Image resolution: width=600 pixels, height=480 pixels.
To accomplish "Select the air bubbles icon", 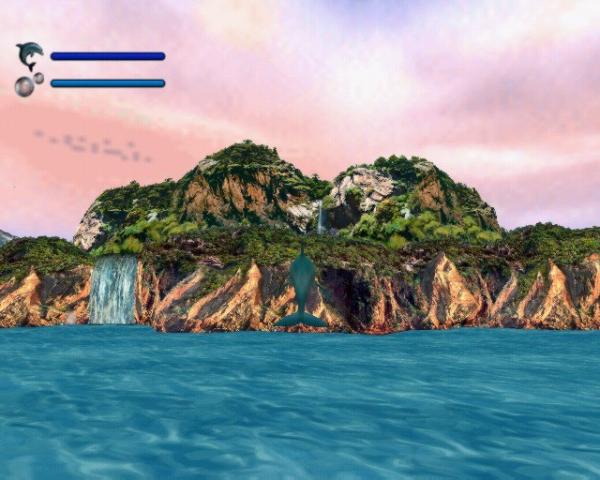I will pyautogui.click(x=27, y=84).
